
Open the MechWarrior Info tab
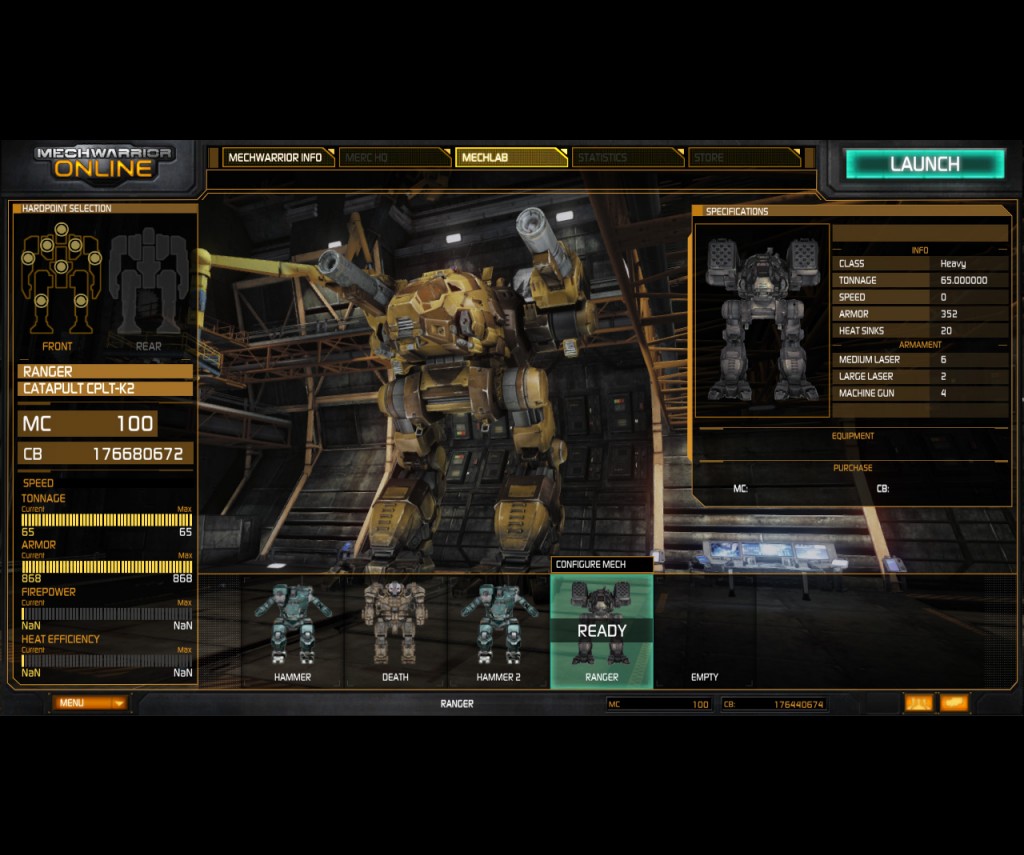click(275, 157)
